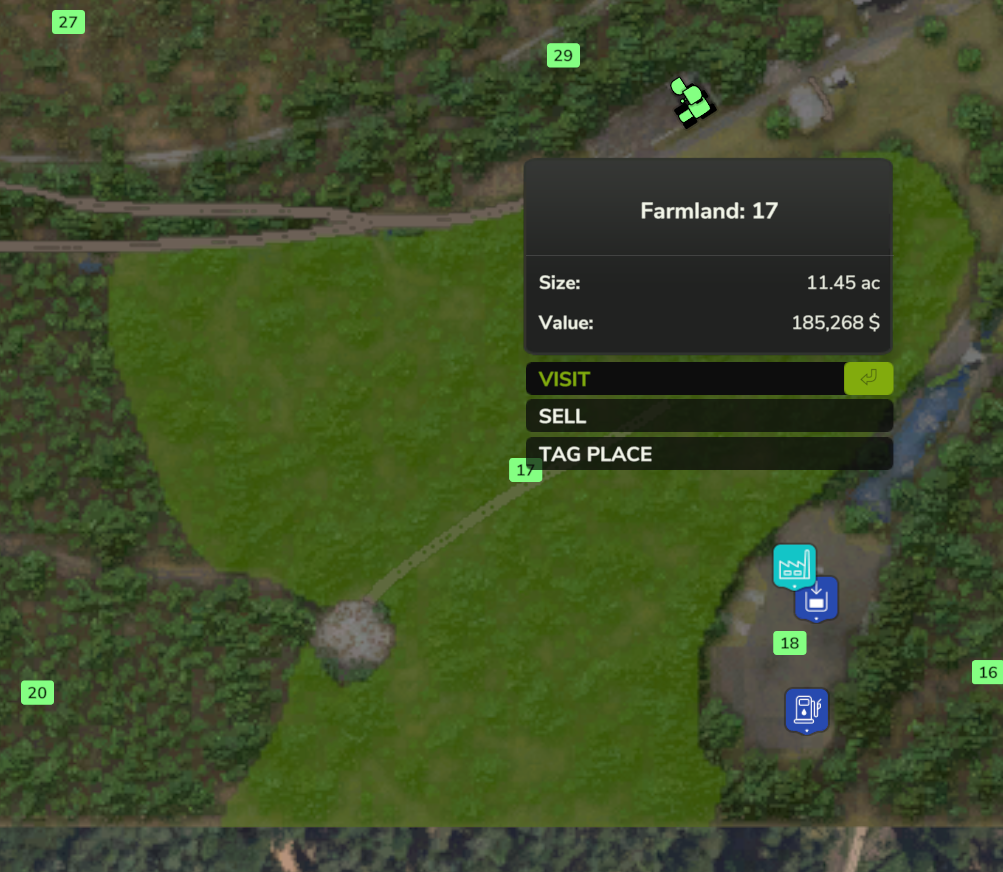This screenshot has width=1003, height=872.
Task: Click the TAG PLACE option
Action: click(708, 454)
